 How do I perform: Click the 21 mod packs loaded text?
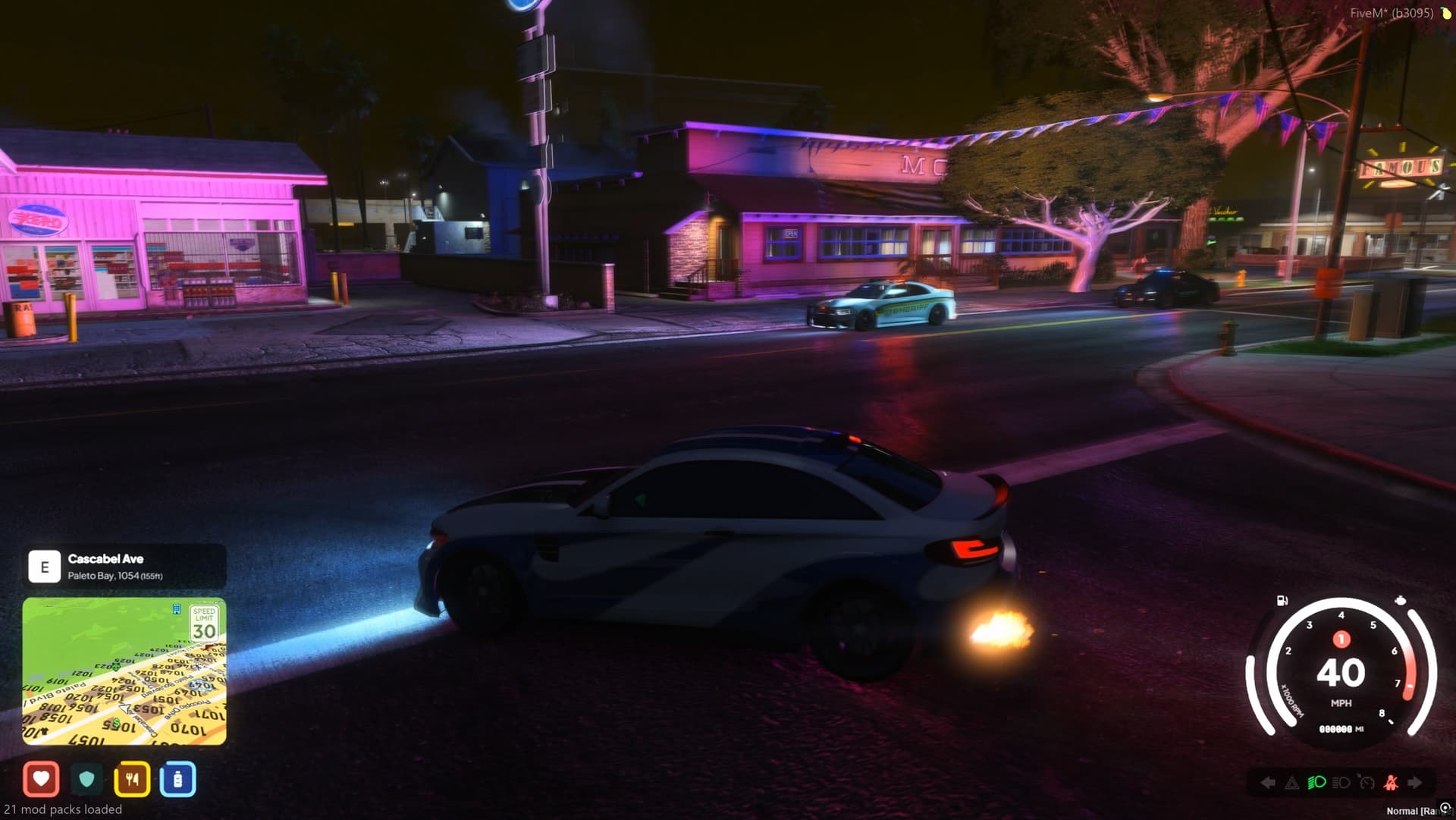click(x=64, y=810)
